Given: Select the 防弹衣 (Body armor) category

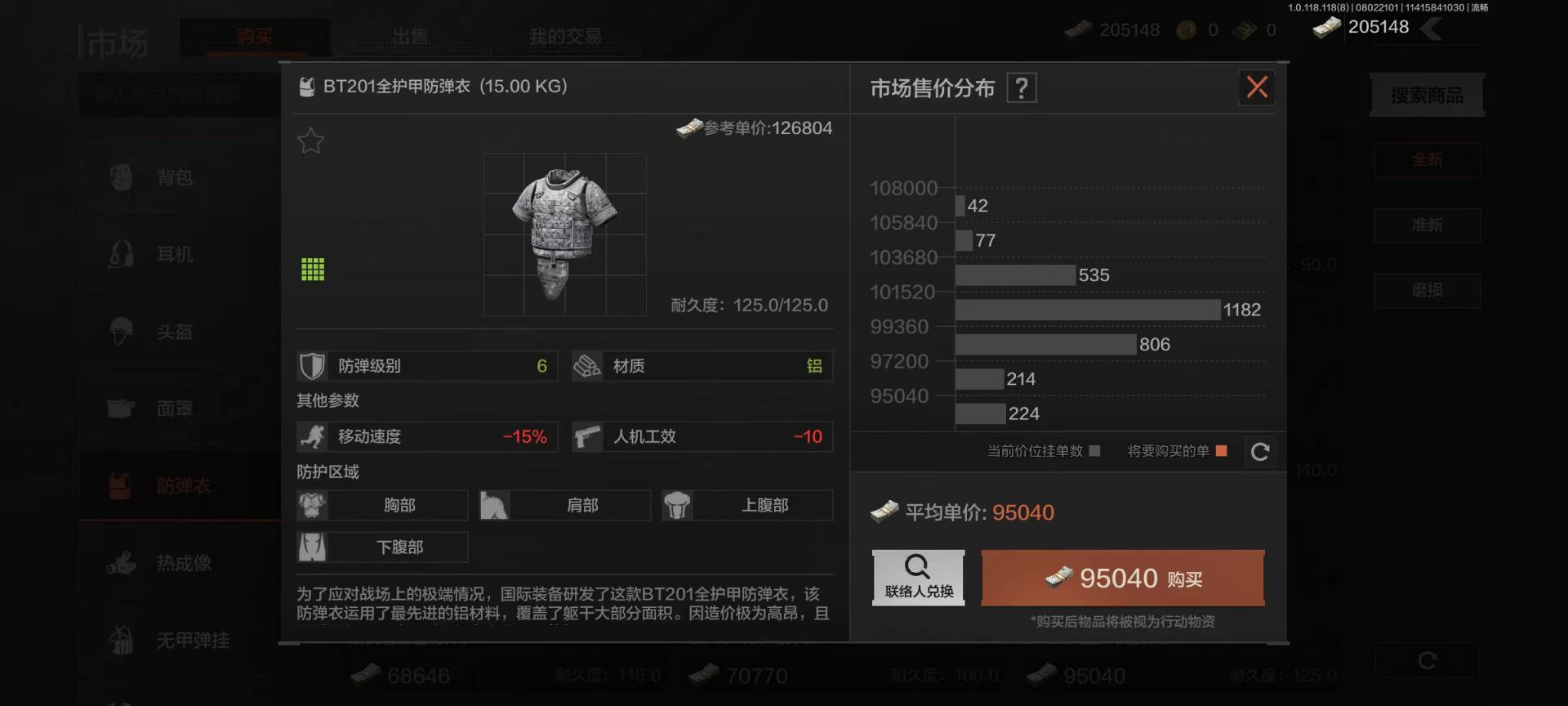Looking at the screenshot, I should (183, 486).
